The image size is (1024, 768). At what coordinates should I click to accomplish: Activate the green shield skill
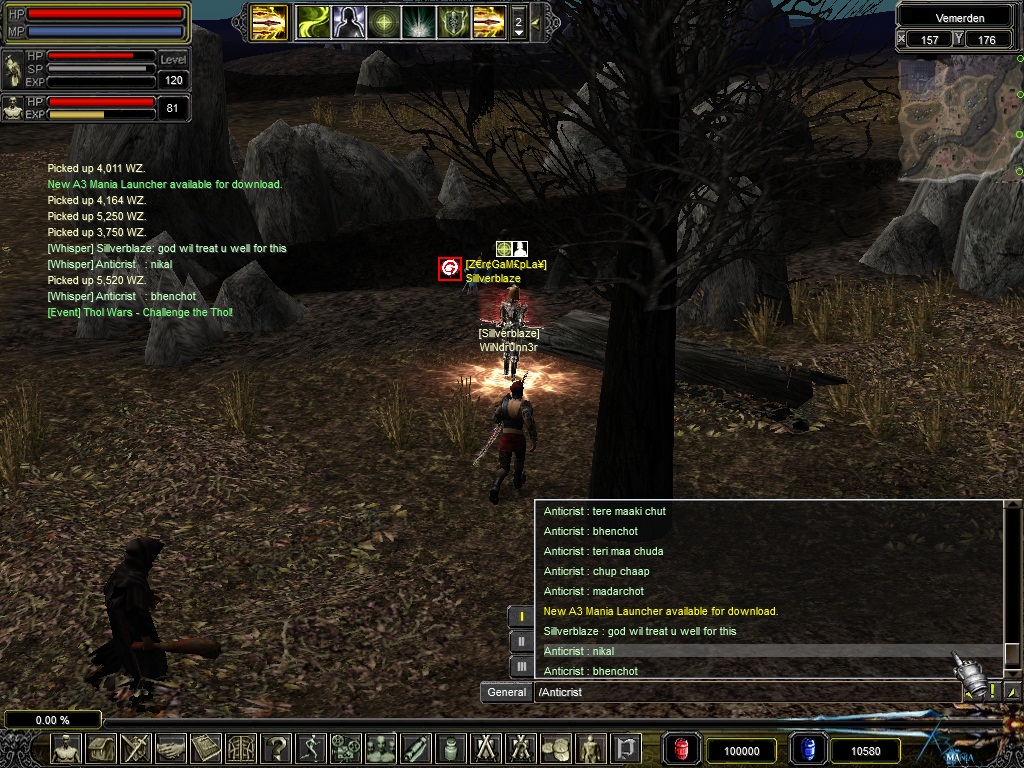454,21
